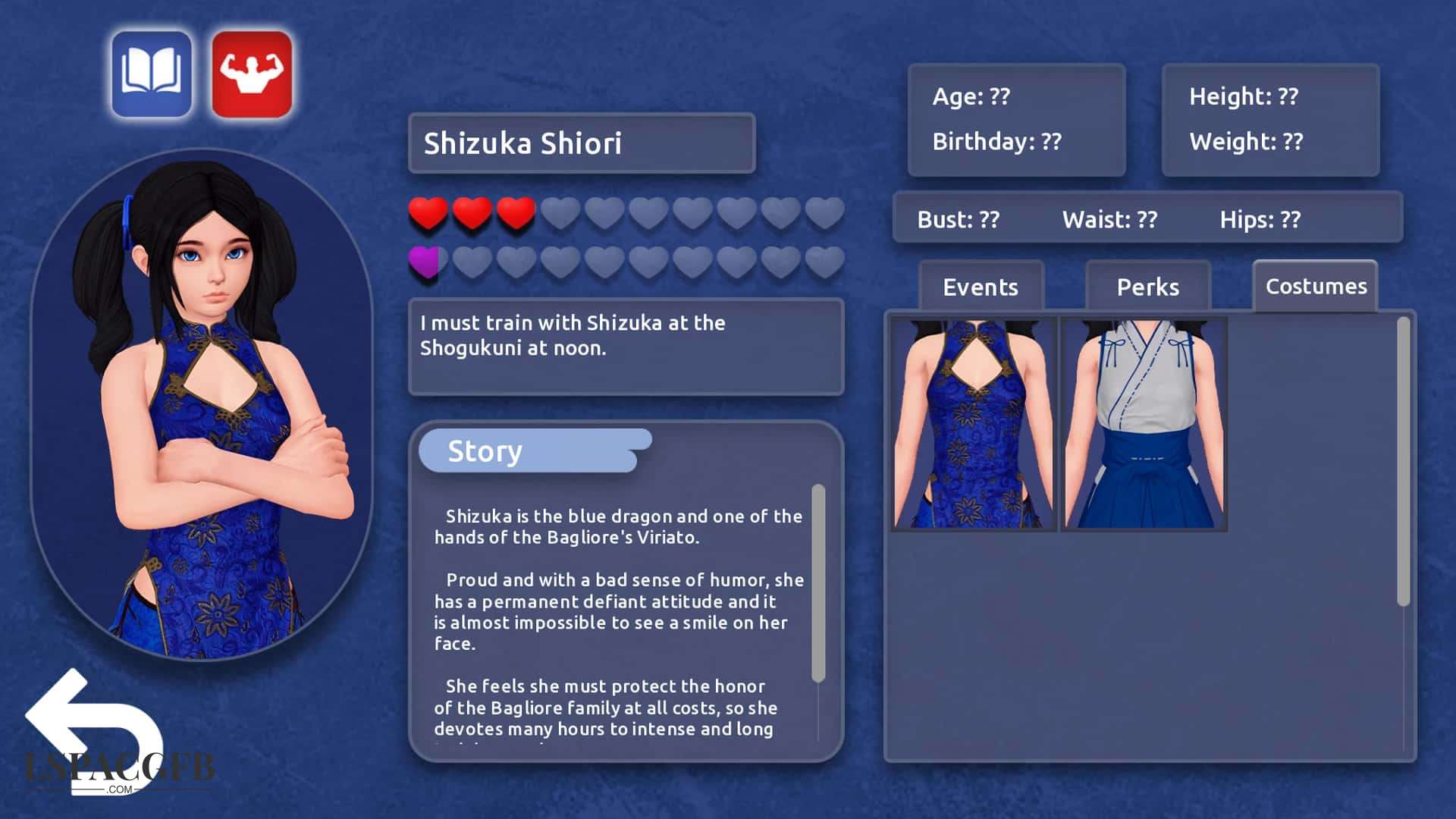Click the Story panel scrollbar

[818, 582]
